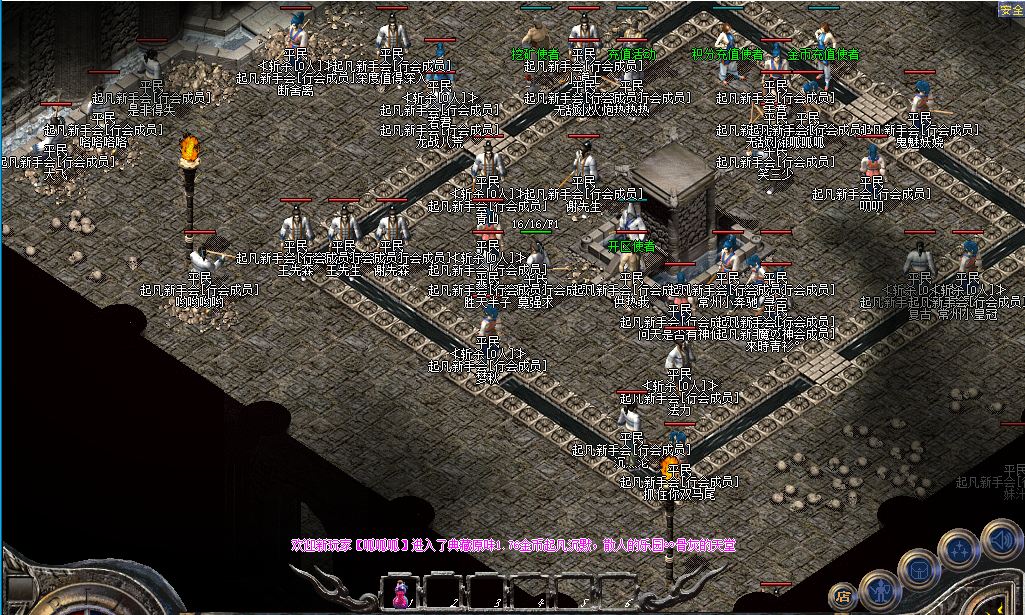Use the red potion in belt slot 1
Viewport: 1025px width, 615px height.
[x=400, y=593]
